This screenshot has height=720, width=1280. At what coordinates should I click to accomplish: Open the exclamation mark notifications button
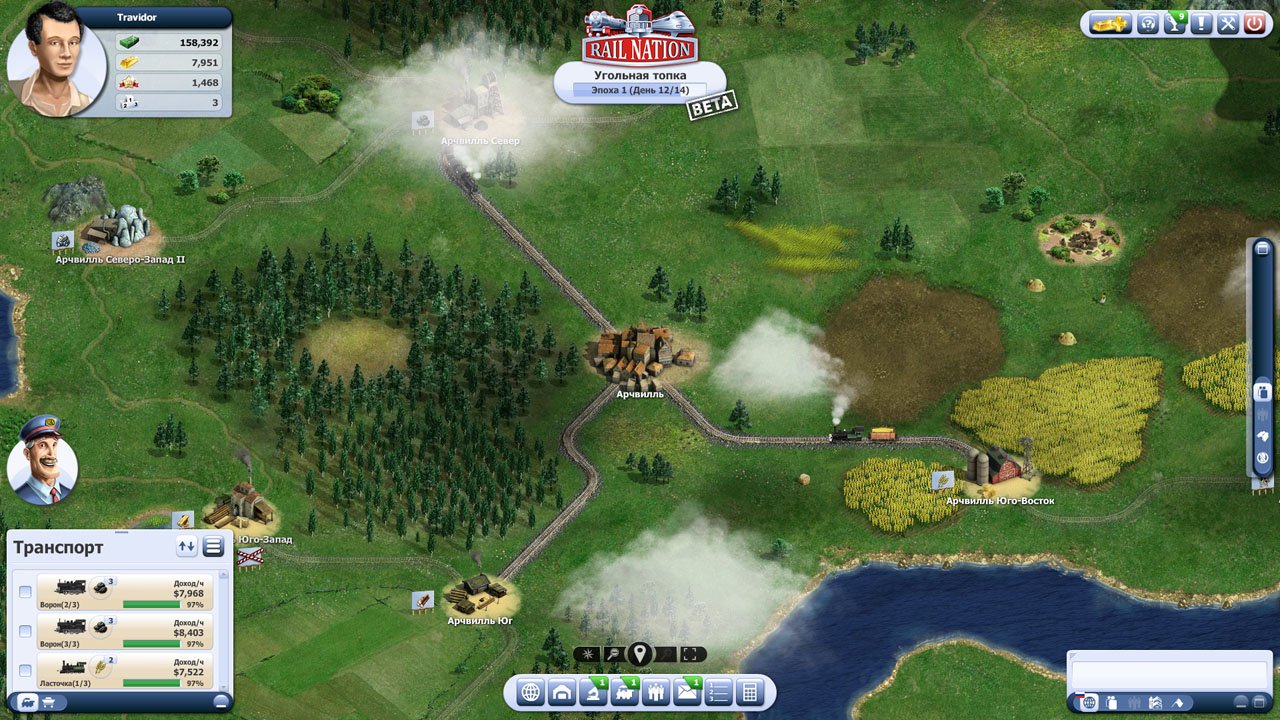point(1201,23)
